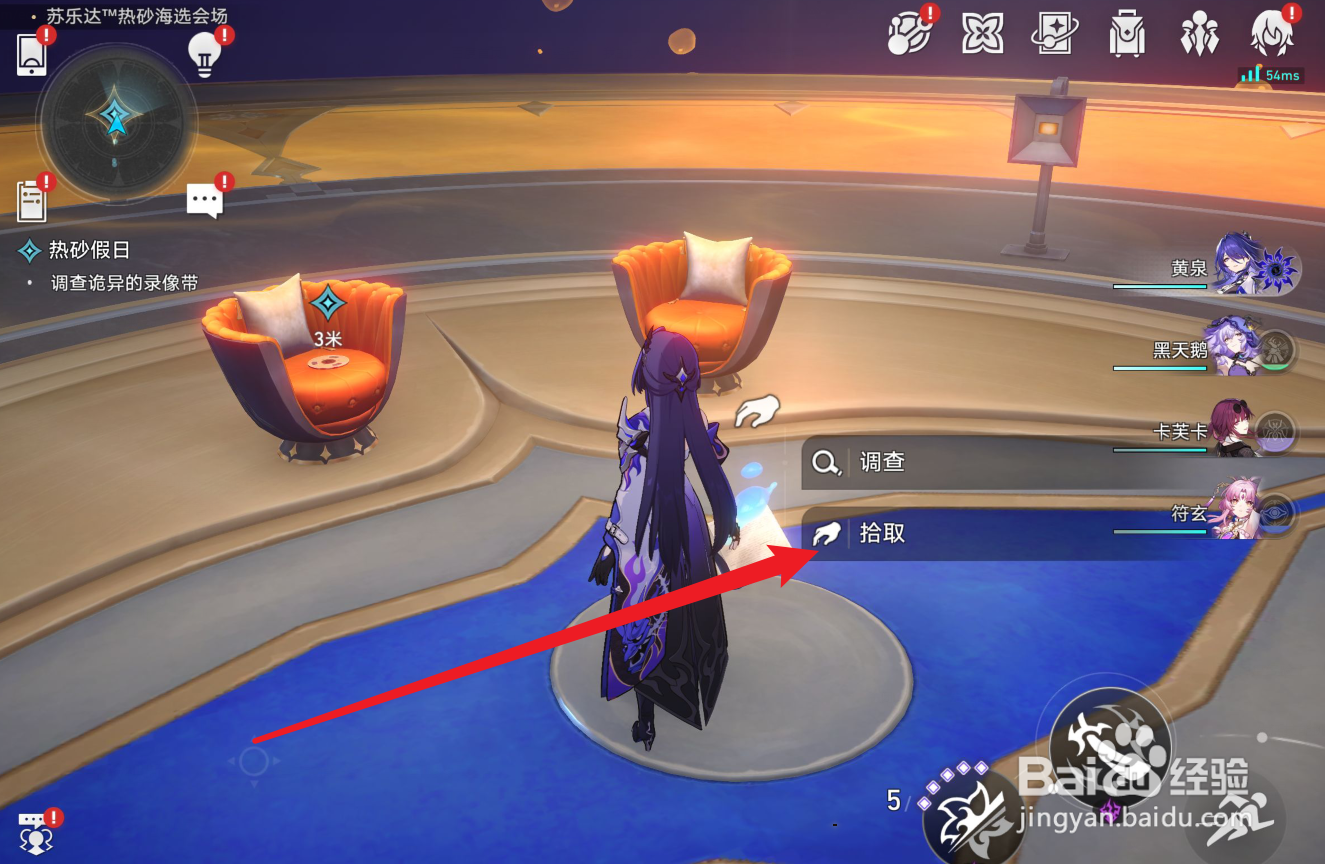1325x864 pixels.
Task: Open the events icon with red notification badge
Action: 910,35
